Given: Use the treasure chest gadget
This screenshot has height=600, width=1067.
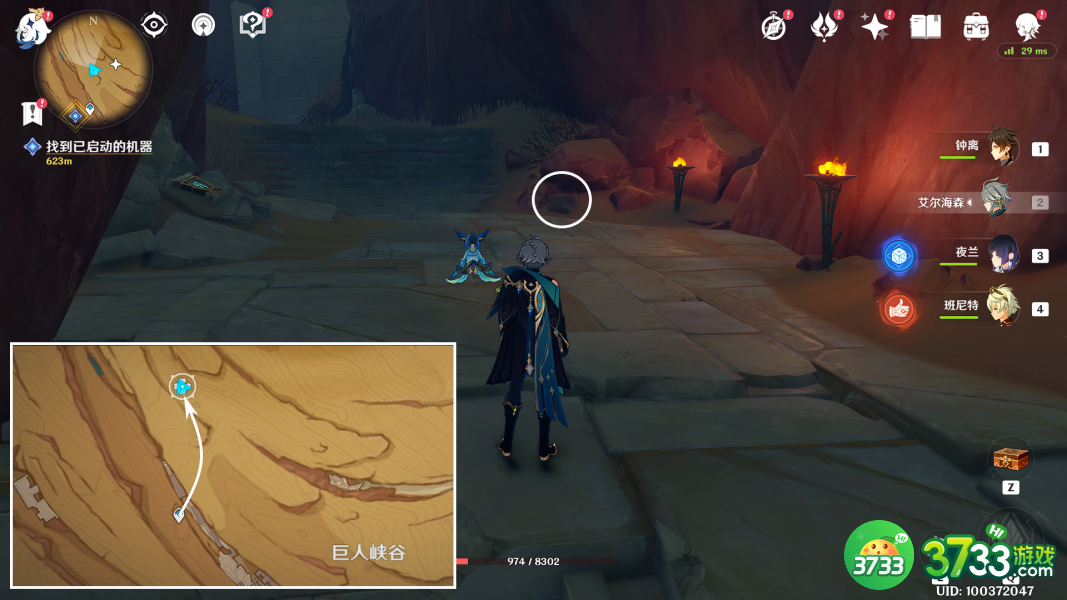Looking at the screenshot, I should 1008,460.
